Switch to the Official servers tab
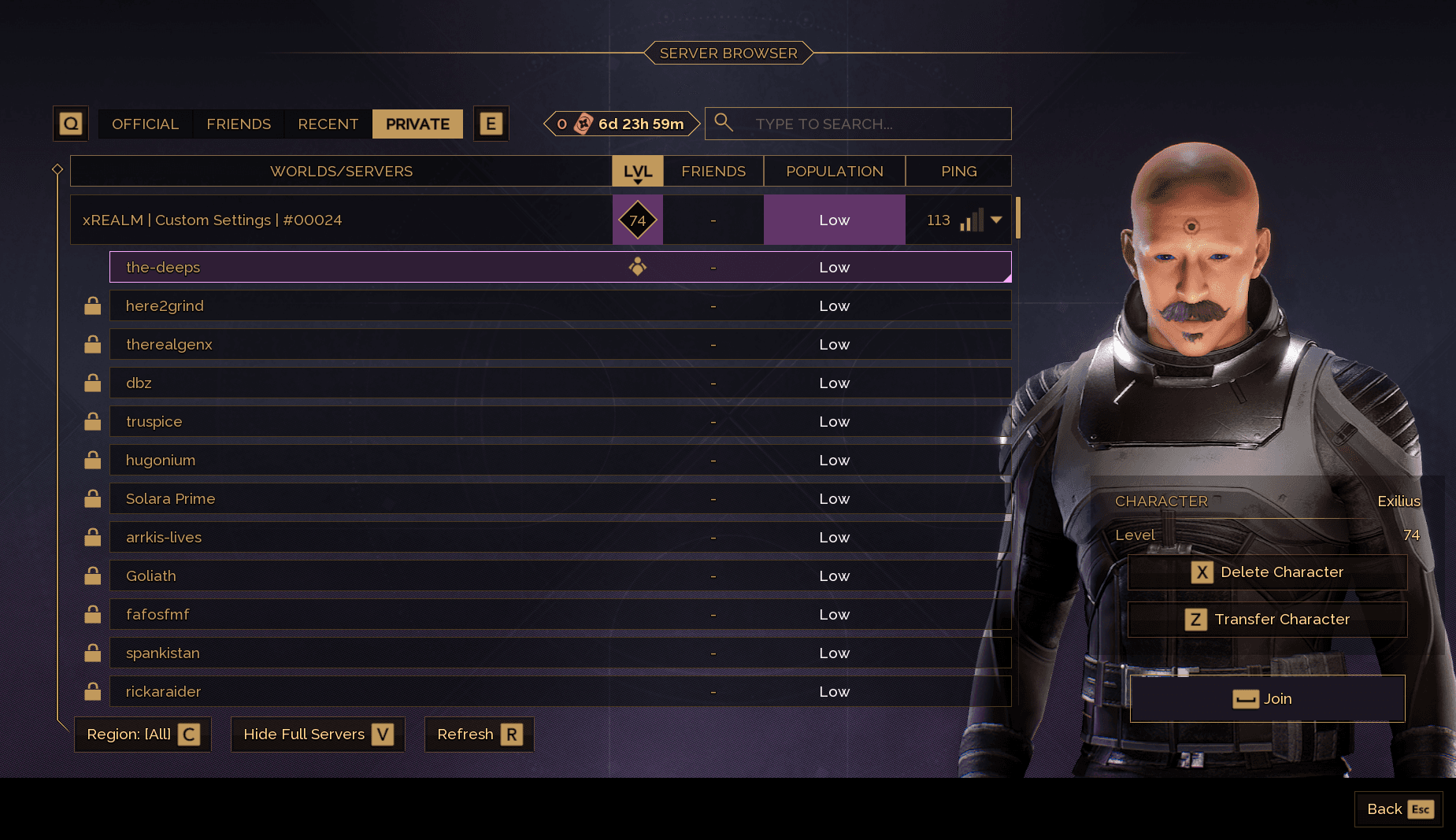The image size is (1456, 840). coord(145,124)
